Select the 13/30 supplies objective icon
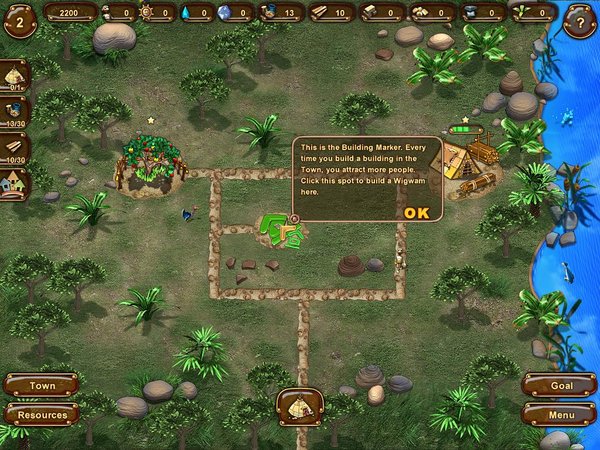The image size is (600, 450). click(x=15, y=112)
